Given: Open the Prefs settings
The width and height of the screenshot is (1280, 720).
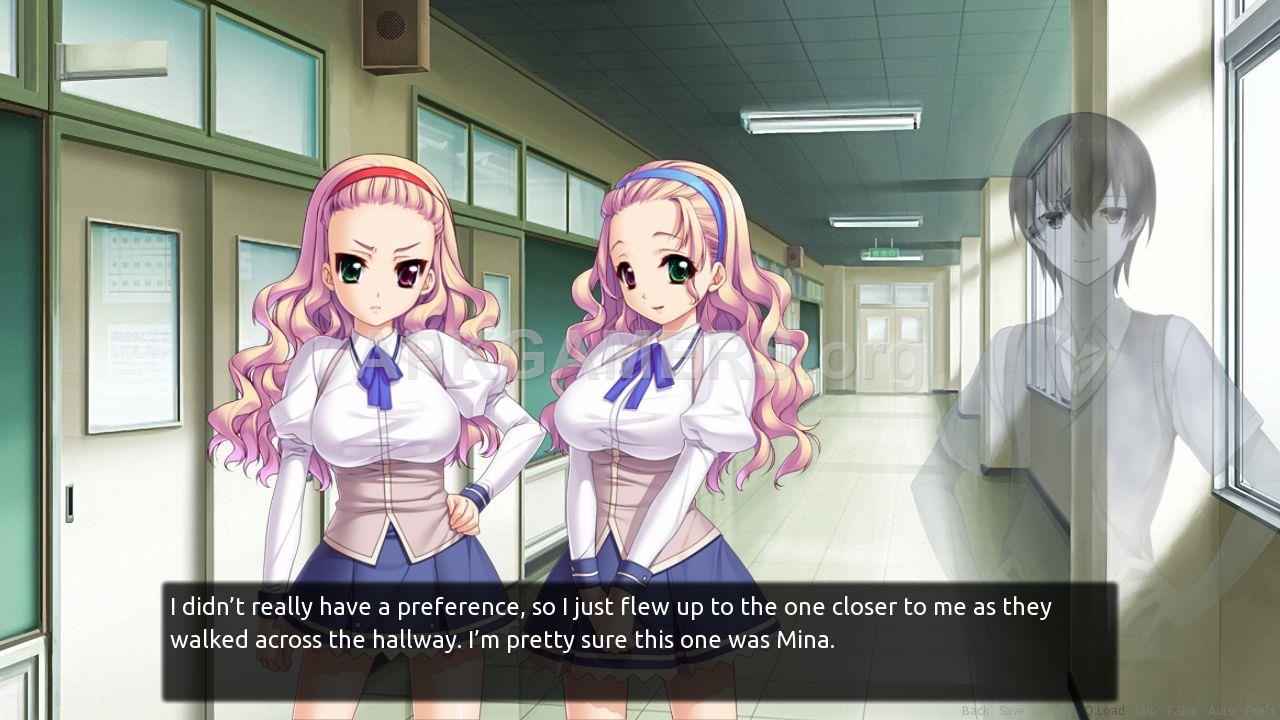Looking at the screenshot, I should coord(1262,711).
